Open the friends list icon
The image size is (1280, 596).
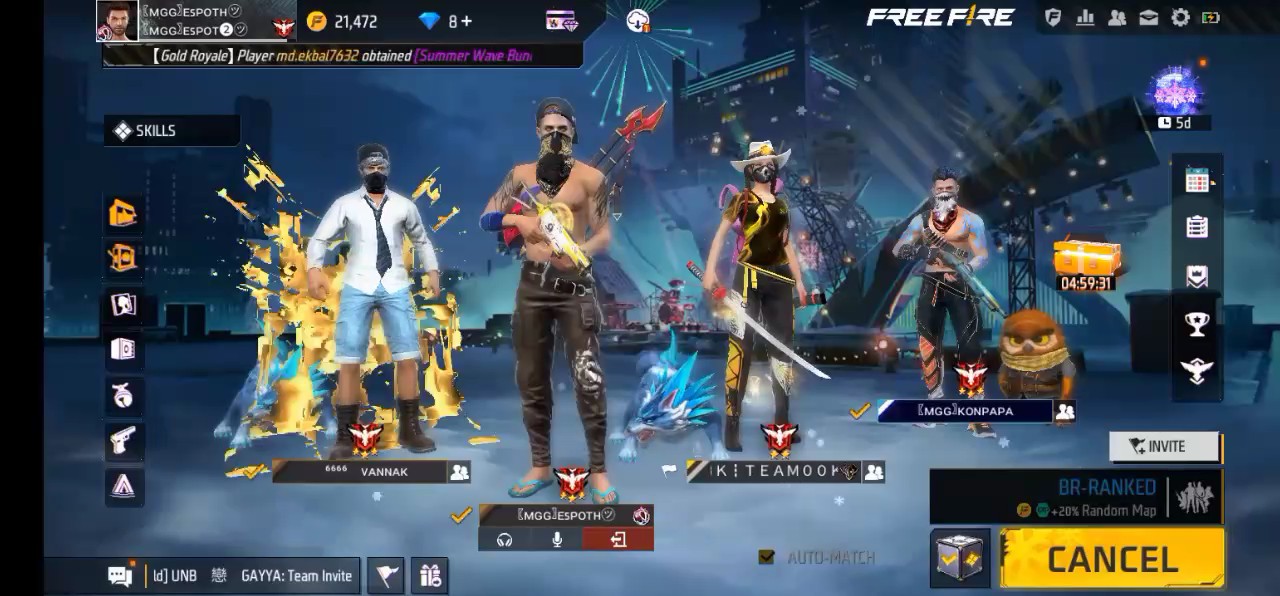(1117, 18)
